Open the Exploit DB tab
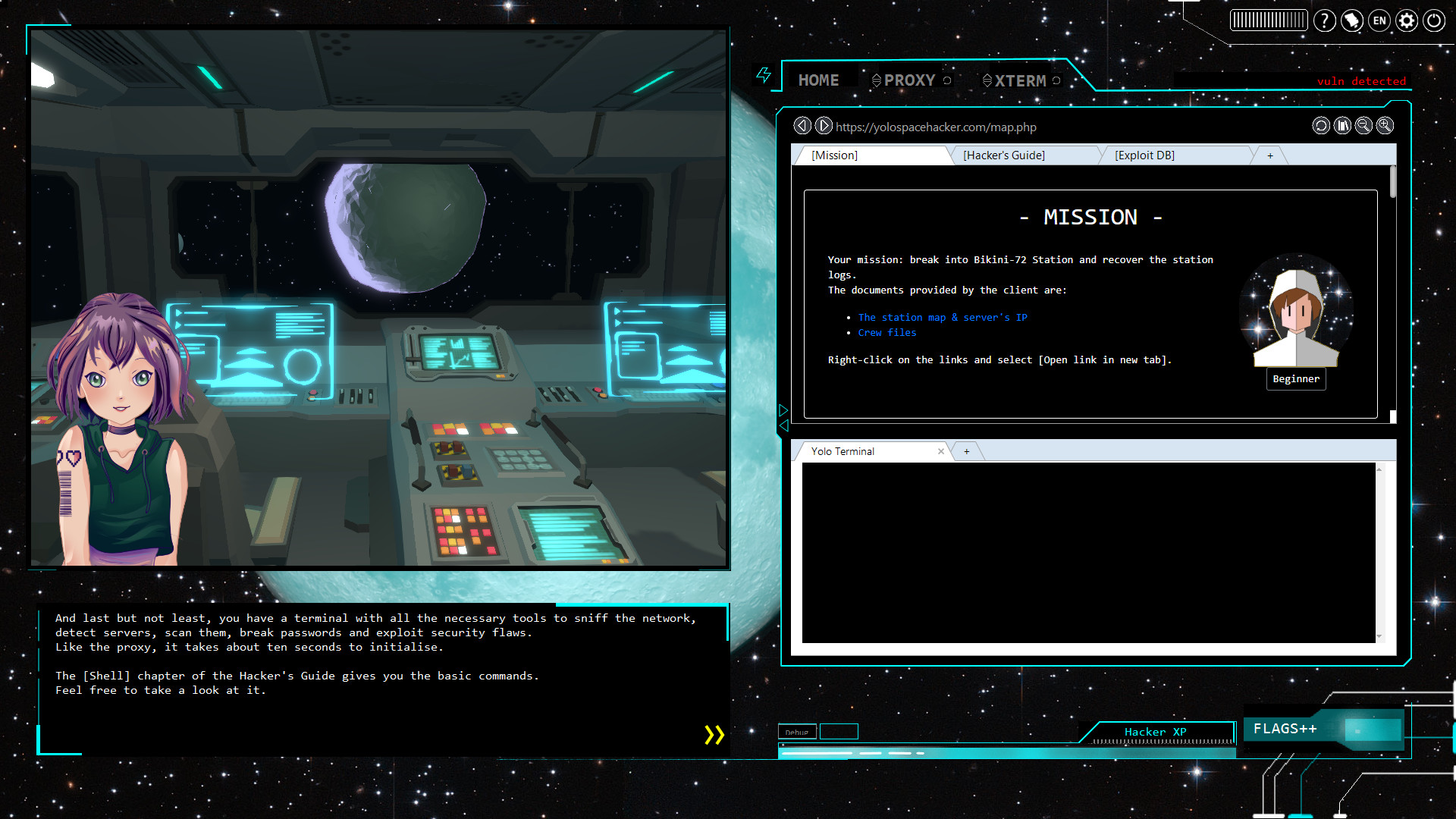The height and width of the screenshot is (819, 1456). click(1144, 155)
